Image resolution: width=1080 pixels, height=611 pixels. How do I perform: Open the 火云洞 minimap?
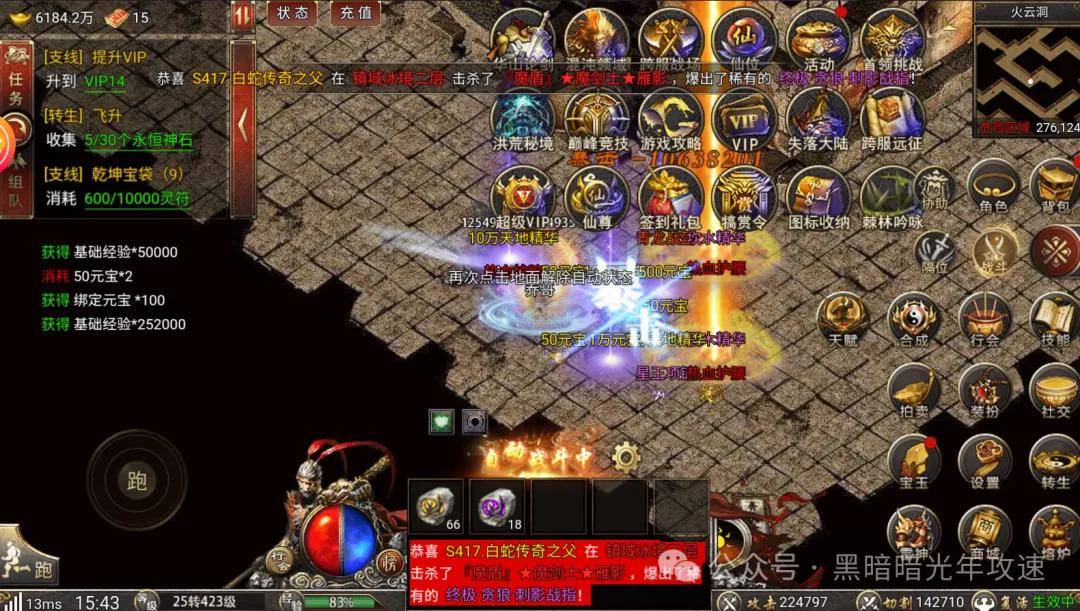(1027, 68)
